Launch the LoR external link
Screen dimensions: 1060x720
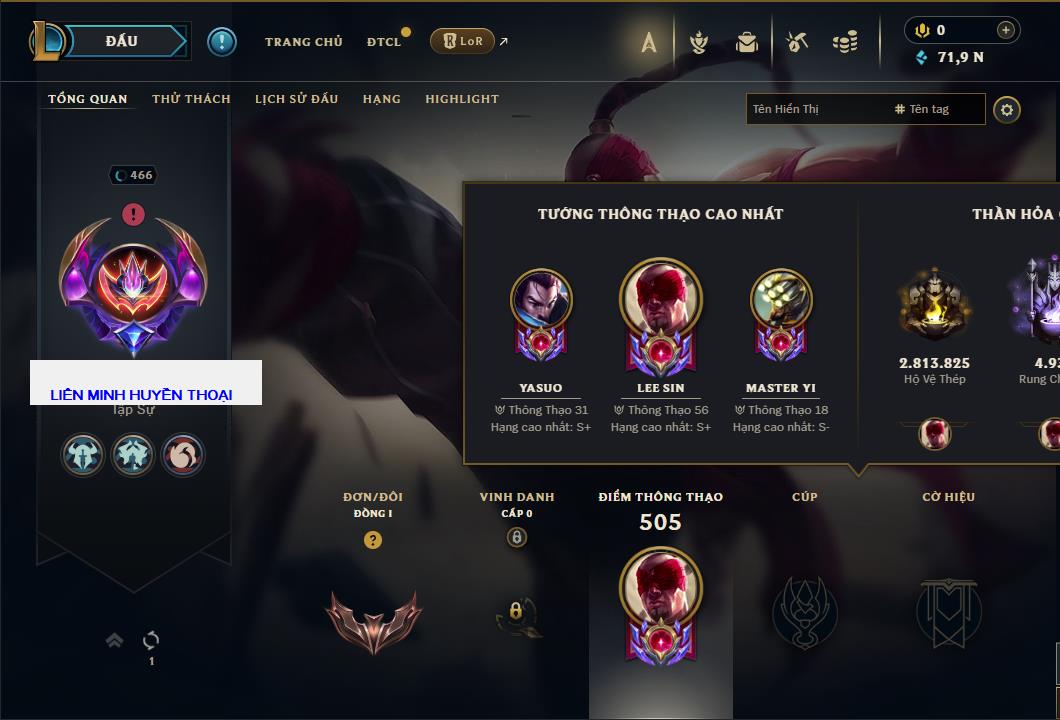click(463, 41)
